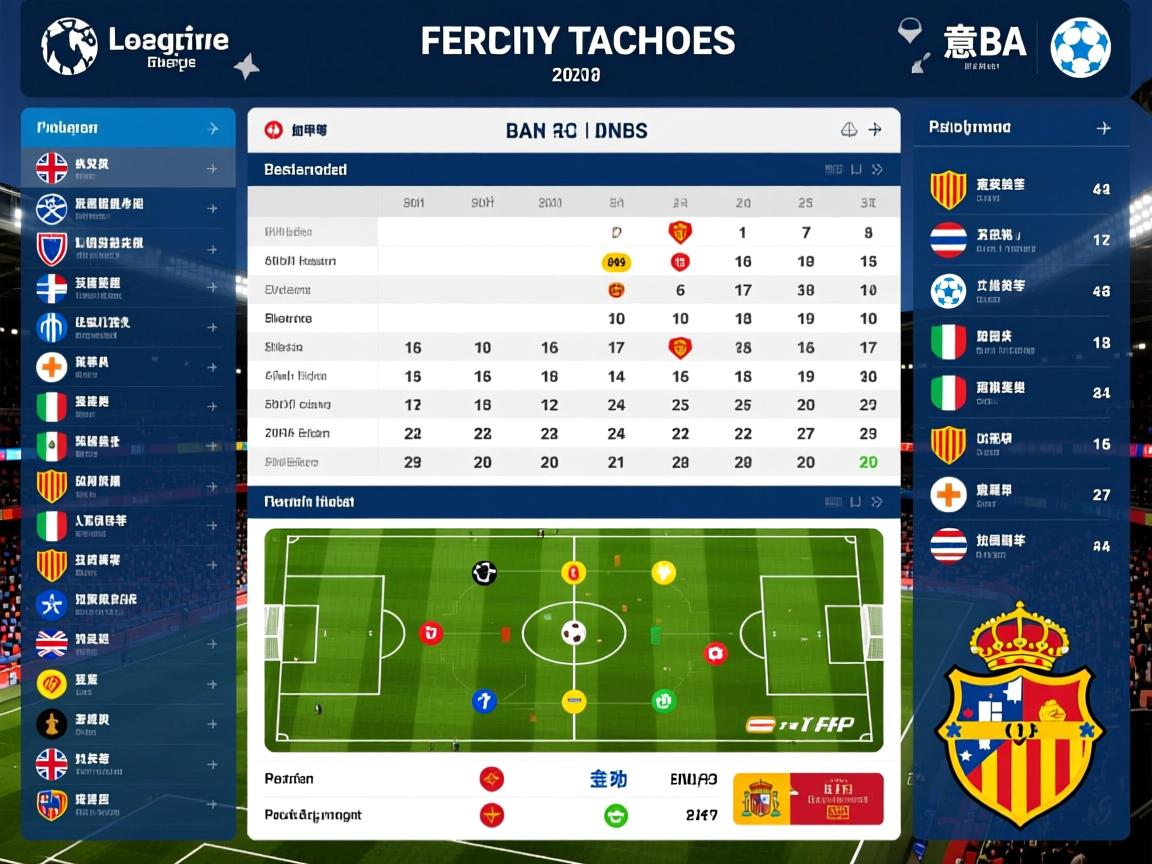The width and height of the screenshot is (1152, 864).
Task: Expand the pitch section with its double-arrow
Action: pyautogui.click(x=877, y=502)
